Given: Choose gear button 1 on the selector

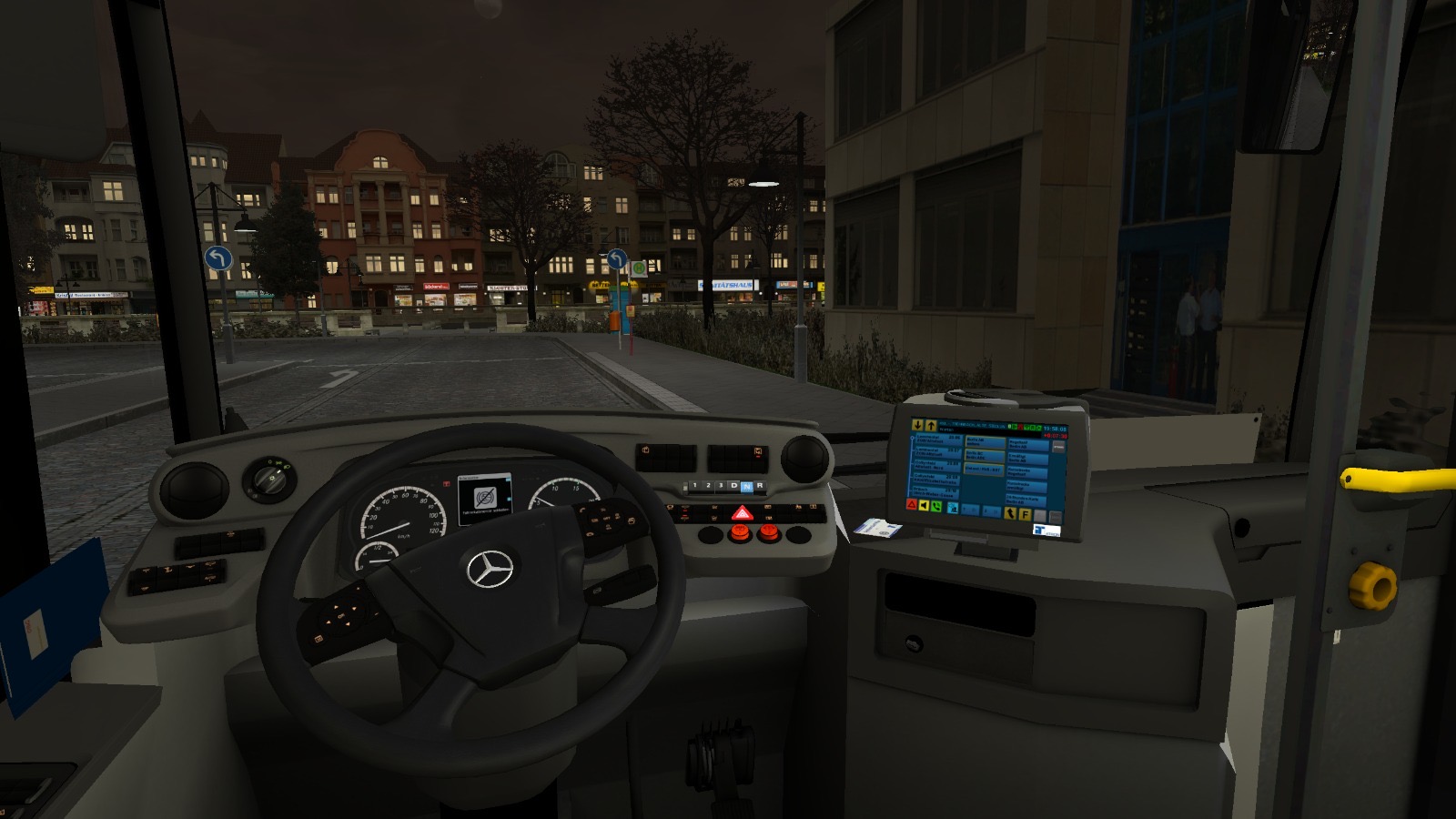Looking at the screenshot, I should [x=694, y=486].
